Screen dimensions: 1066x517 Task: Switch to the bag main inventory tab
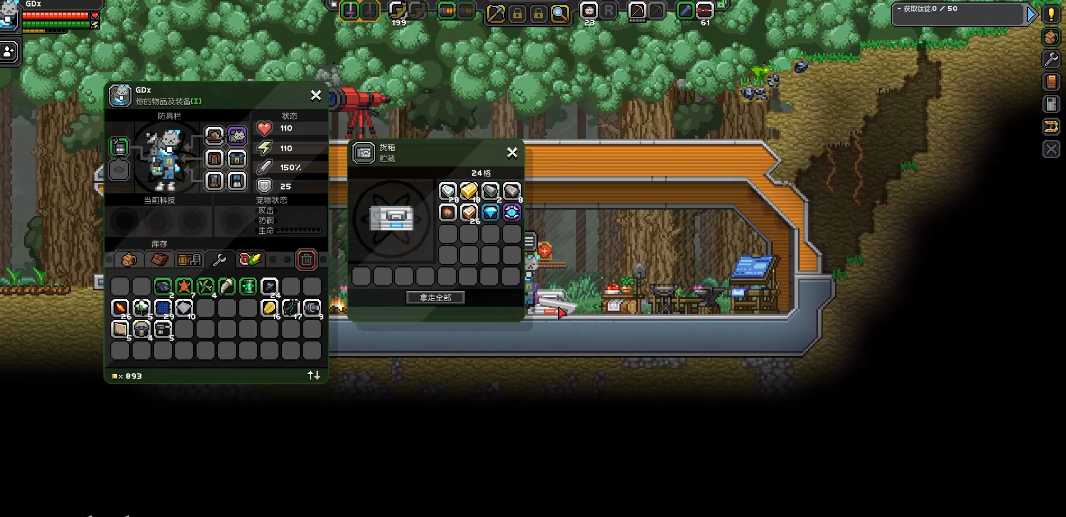129,260
